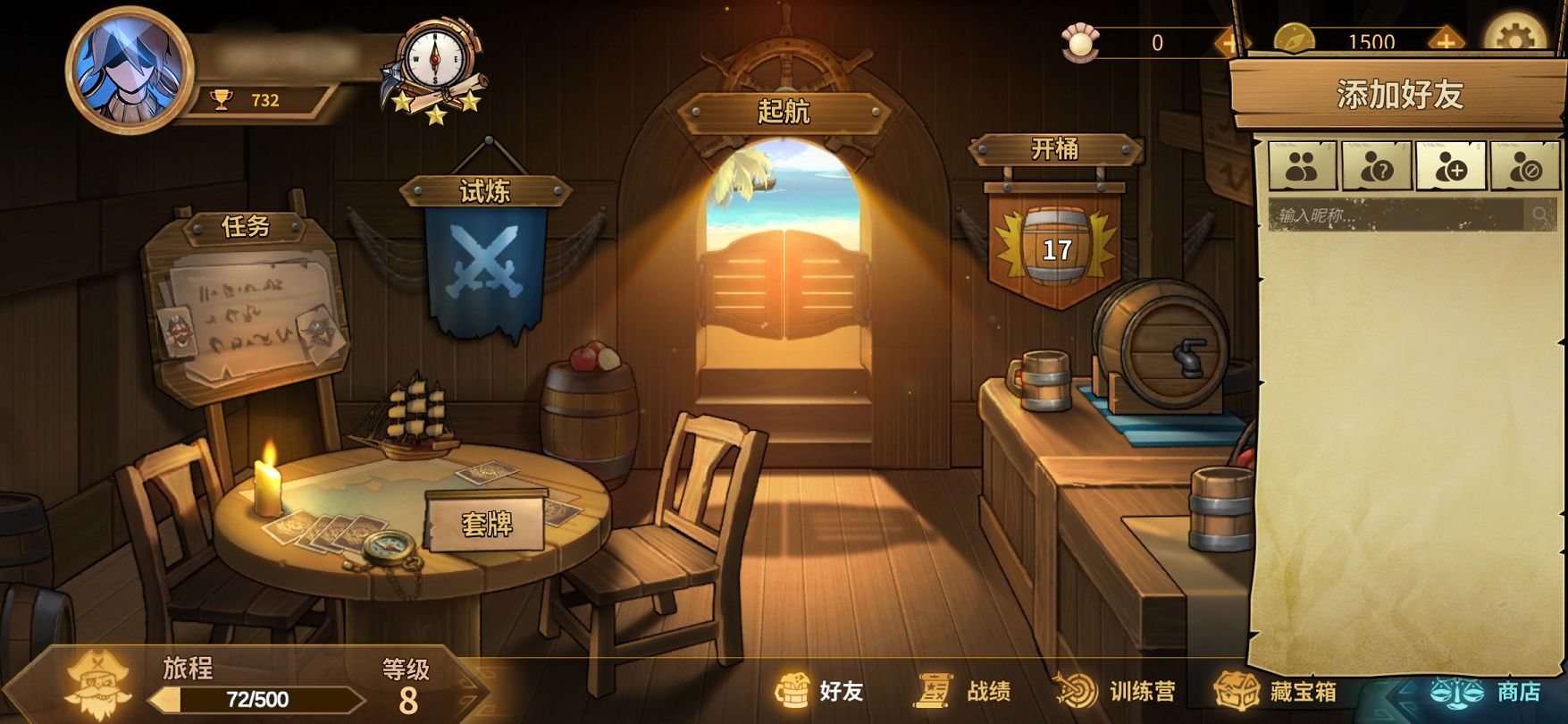1568x724 pixels.
Task: Add more pearls with the plus button
Action: coord(1229,42)
